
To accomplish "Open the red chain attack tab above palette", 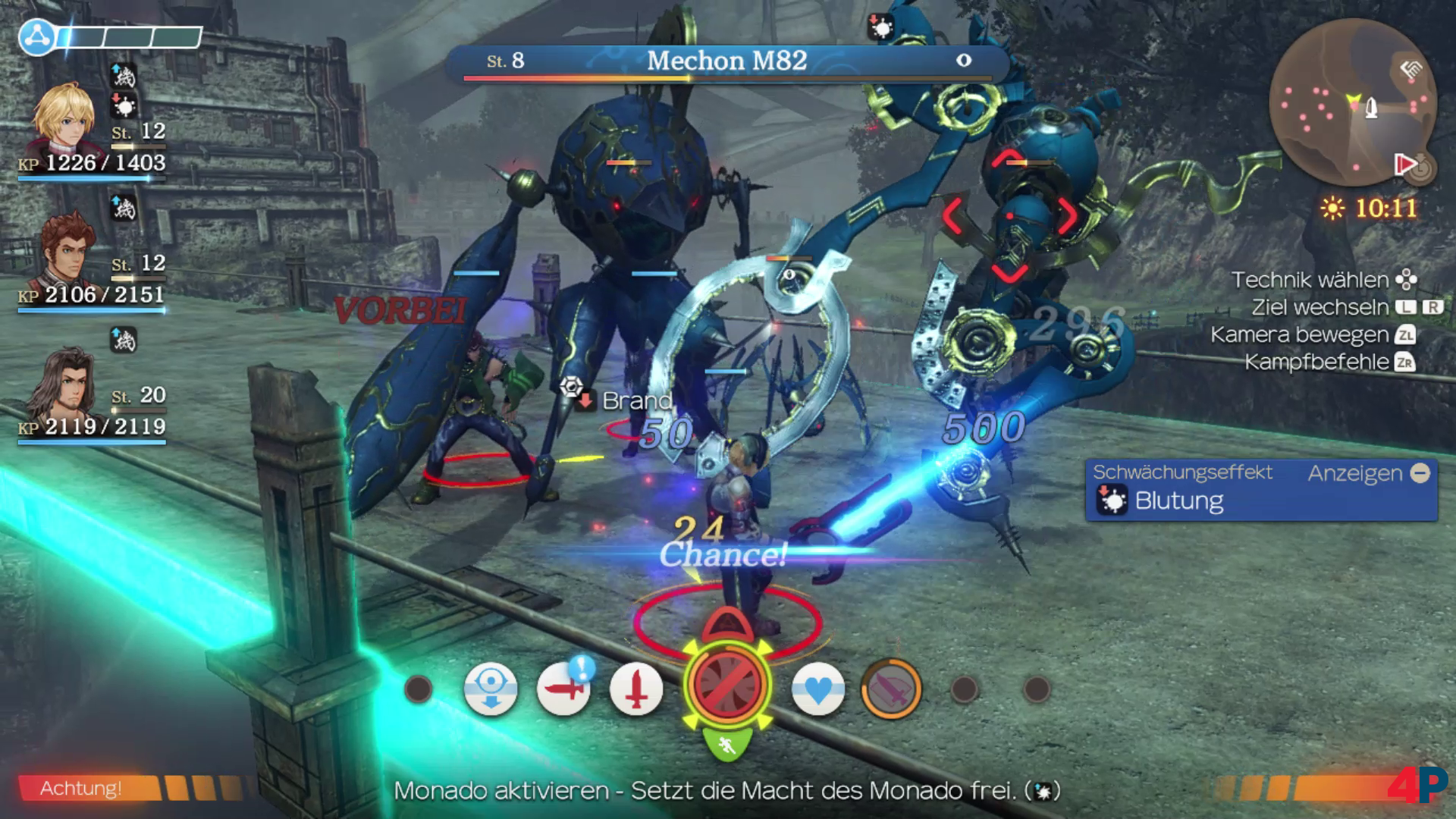I will [726, 626].
